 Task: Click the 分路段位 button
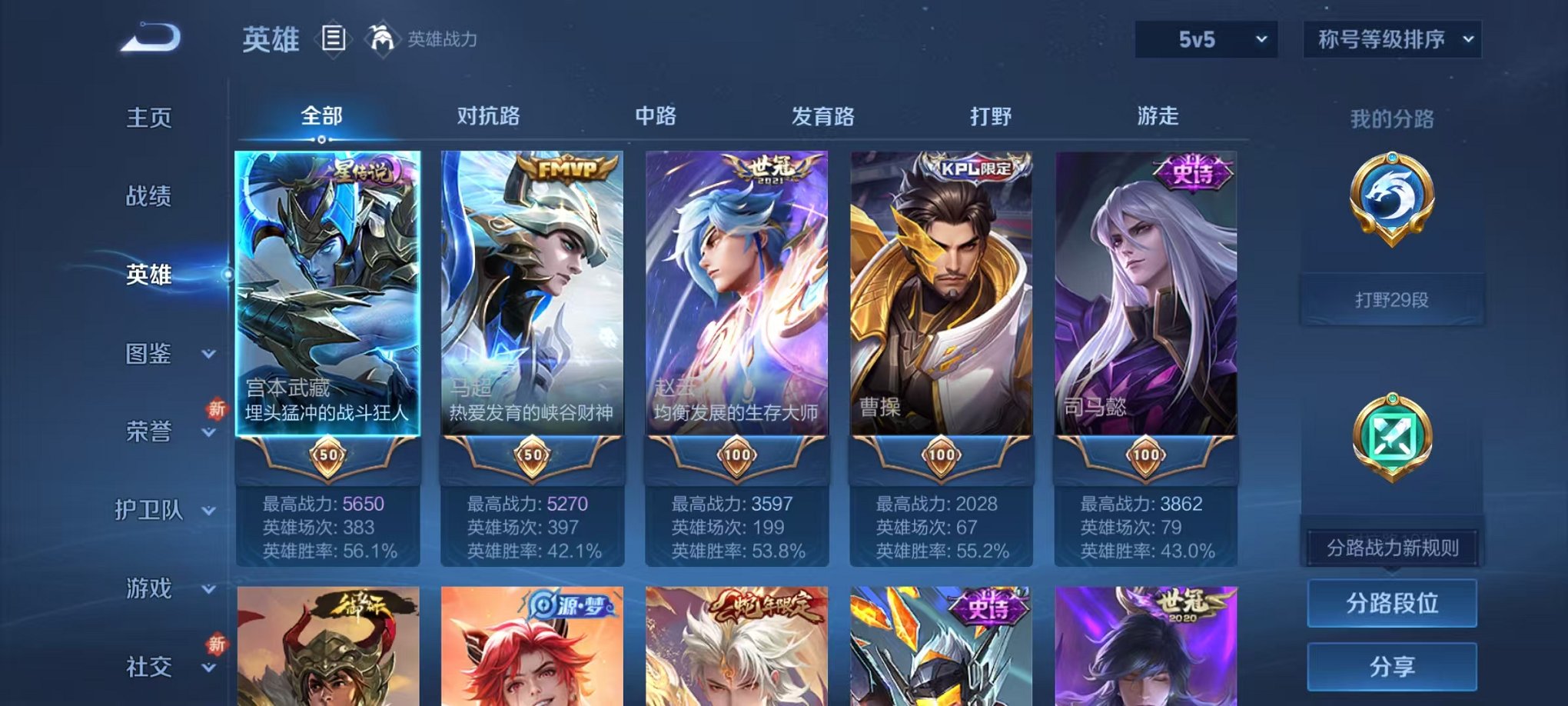tap(1392, 602)
